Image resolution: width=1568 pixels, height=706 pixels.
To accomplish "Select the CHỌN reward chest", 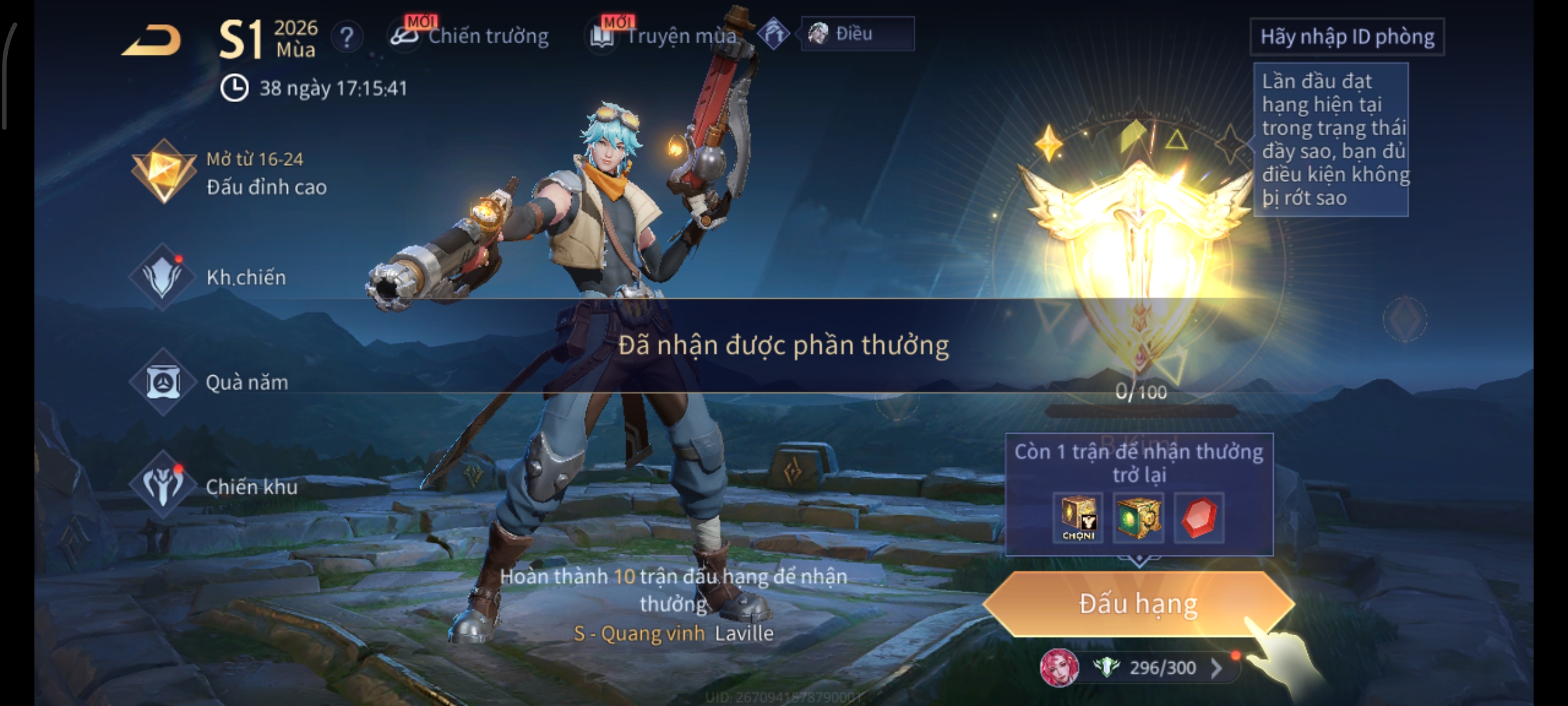I will (1078, 518).
